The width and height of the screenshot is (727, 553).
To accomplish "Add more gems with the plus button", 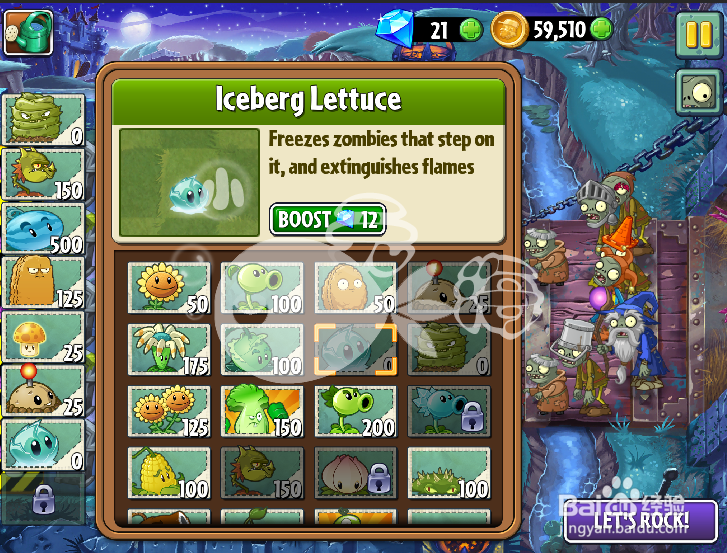I will [471, 30].
